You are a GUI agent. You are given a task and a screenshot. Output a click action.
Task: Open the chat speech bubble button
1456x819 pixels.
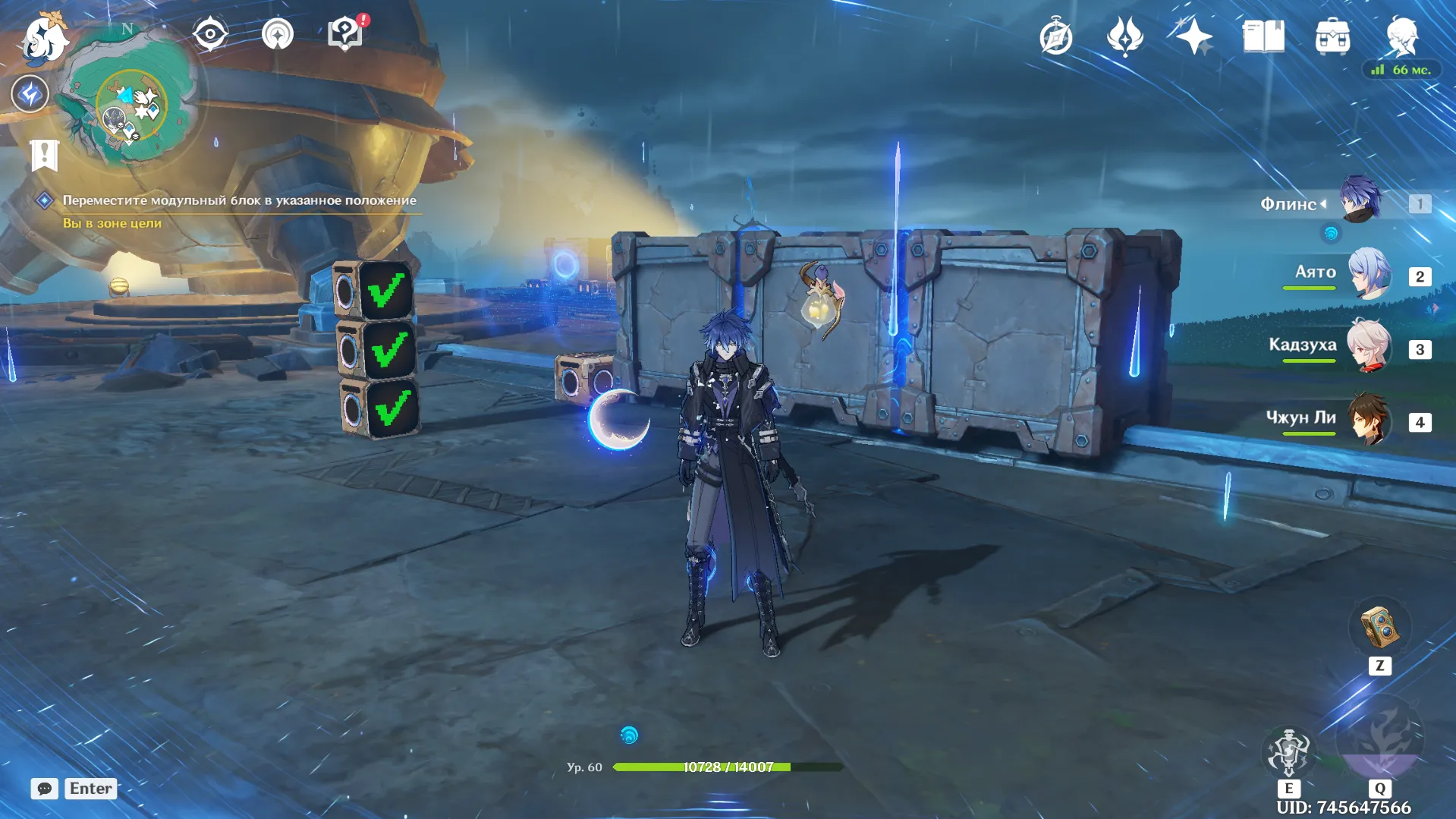coord(45,789)
